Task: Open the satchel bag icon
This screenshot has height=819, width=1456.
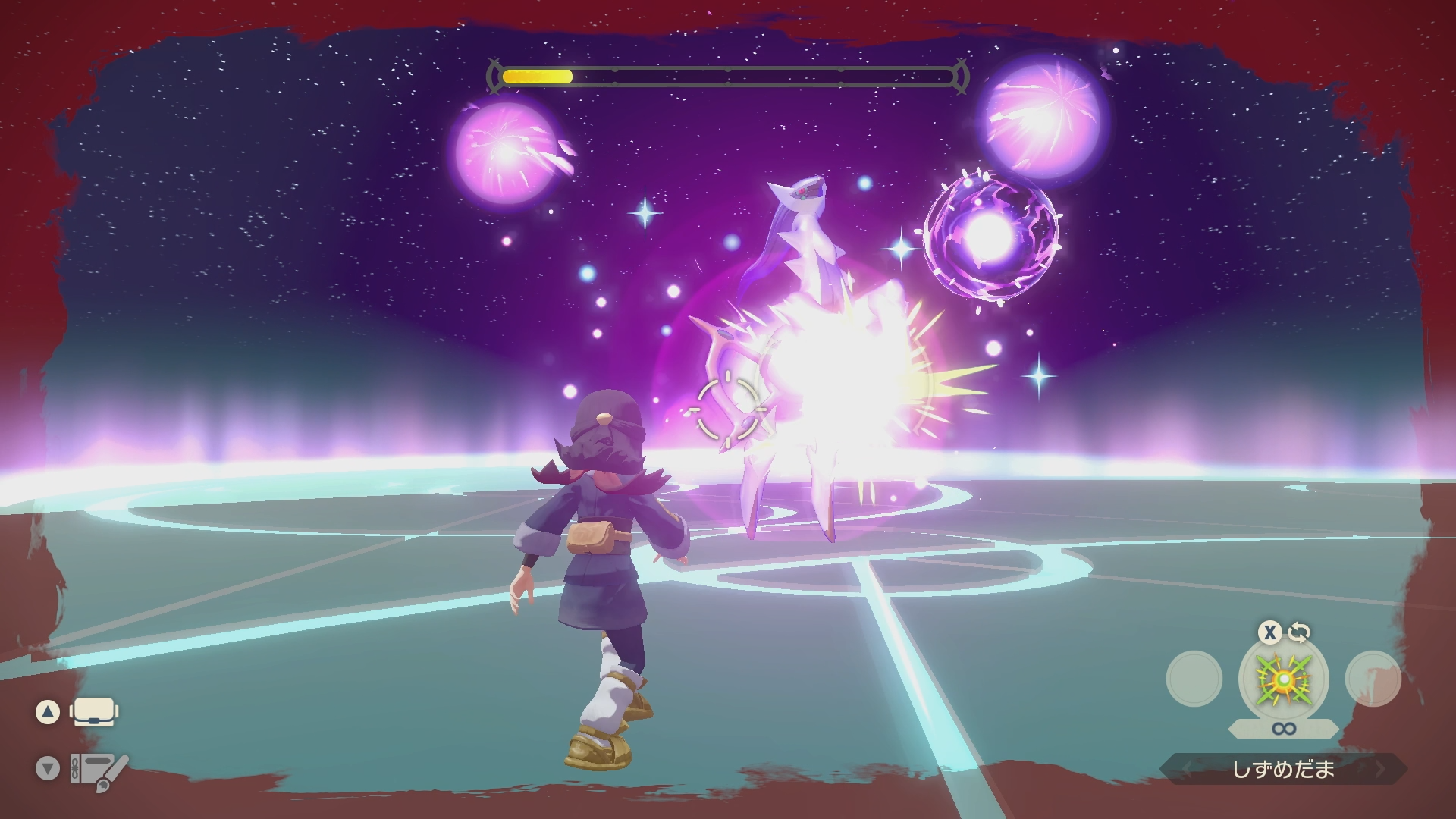Action: click(x=93, y=712)
